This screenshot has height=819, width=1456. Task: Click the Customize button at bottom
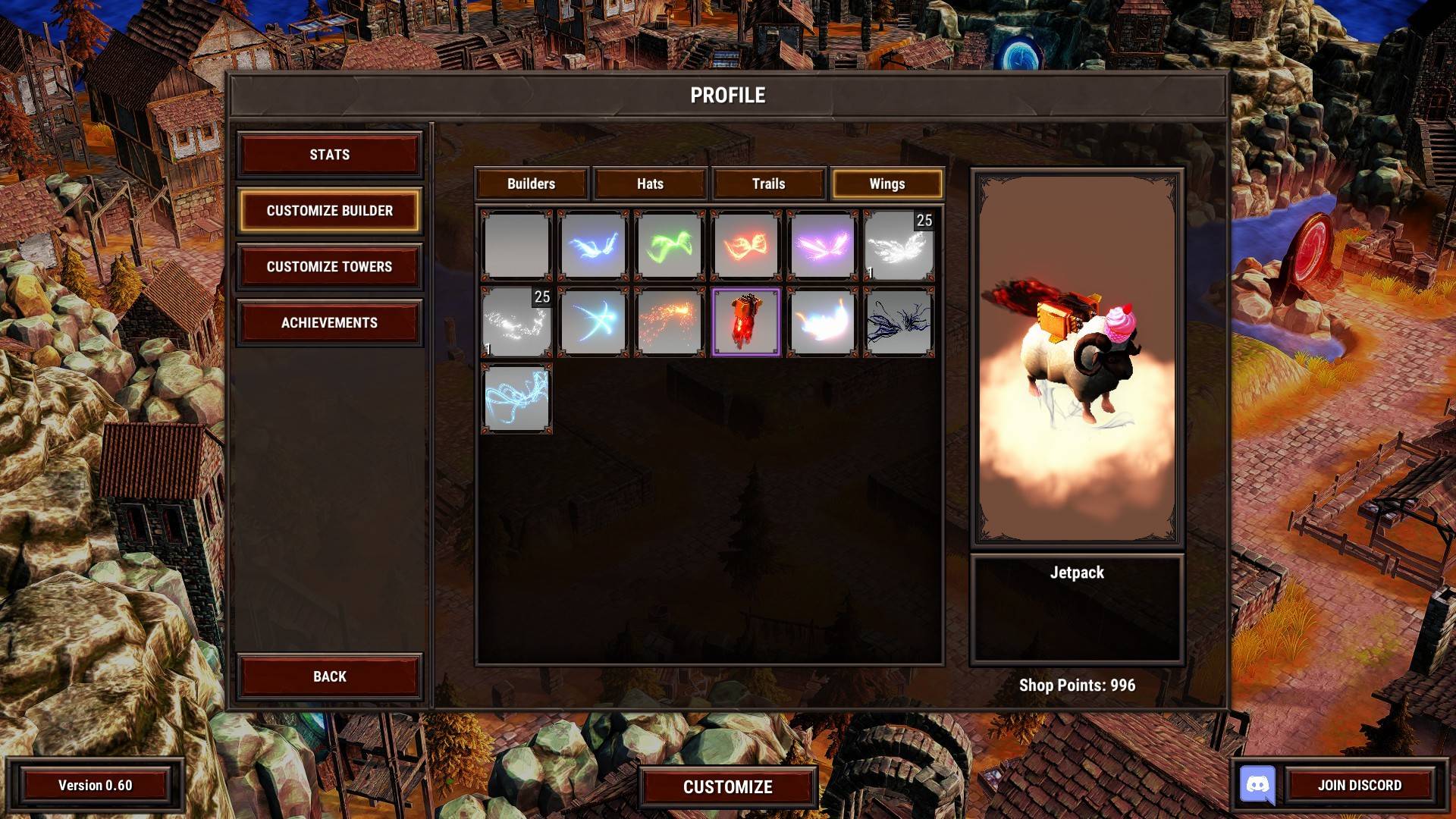pos(727,787)
